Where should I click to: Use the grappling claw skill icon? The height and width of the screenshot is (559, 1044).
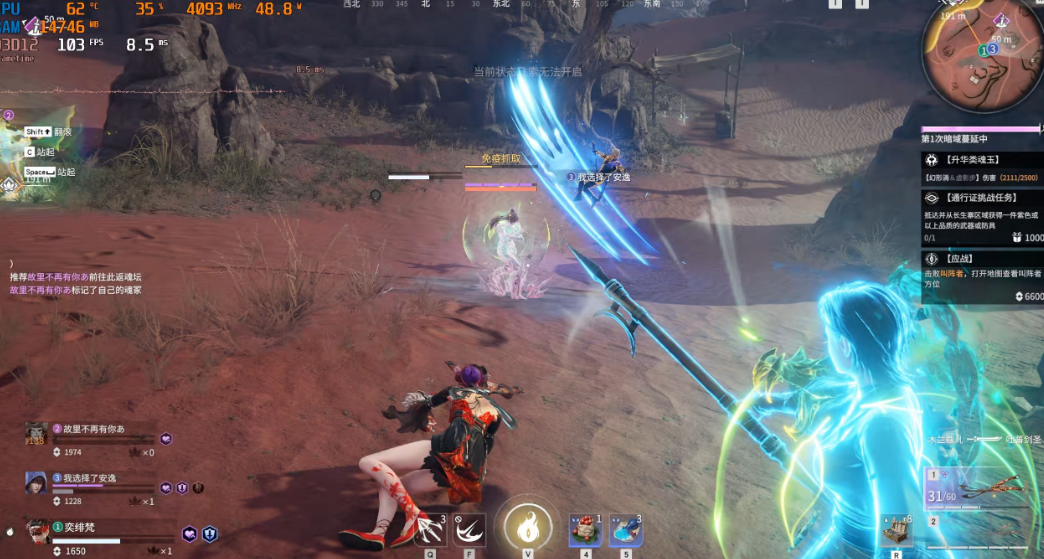click(x=431, y=529)
